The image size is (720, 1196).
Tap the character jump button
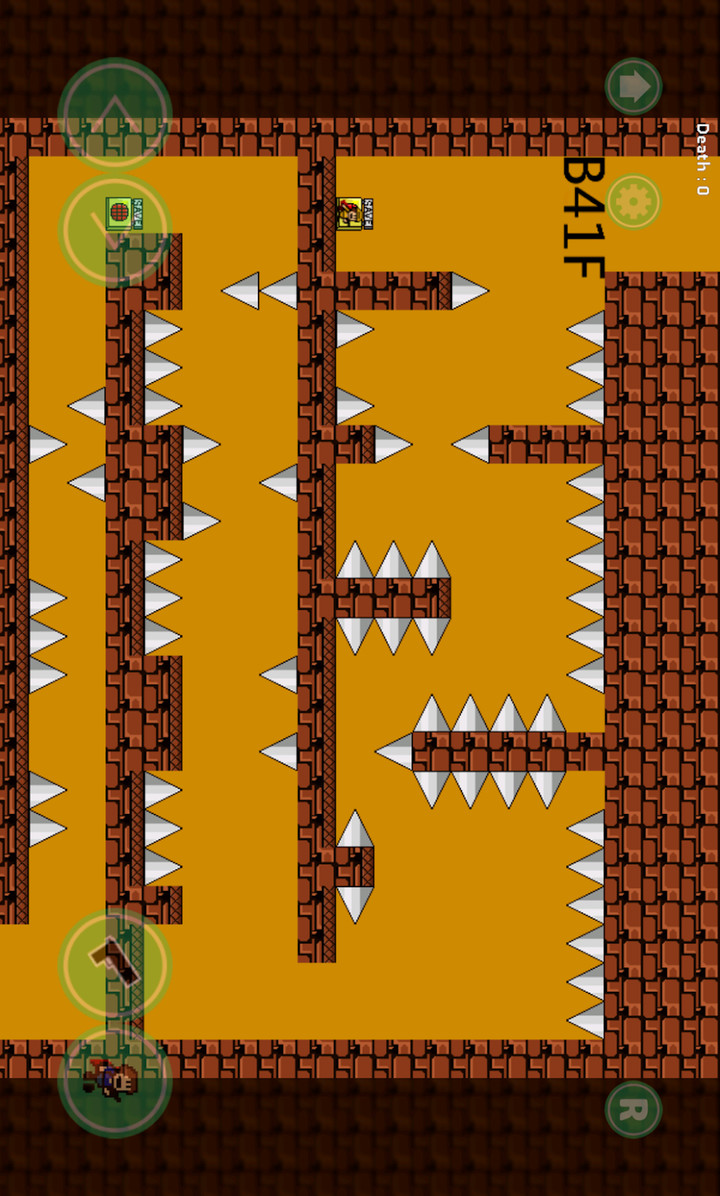click(115, 1080)
